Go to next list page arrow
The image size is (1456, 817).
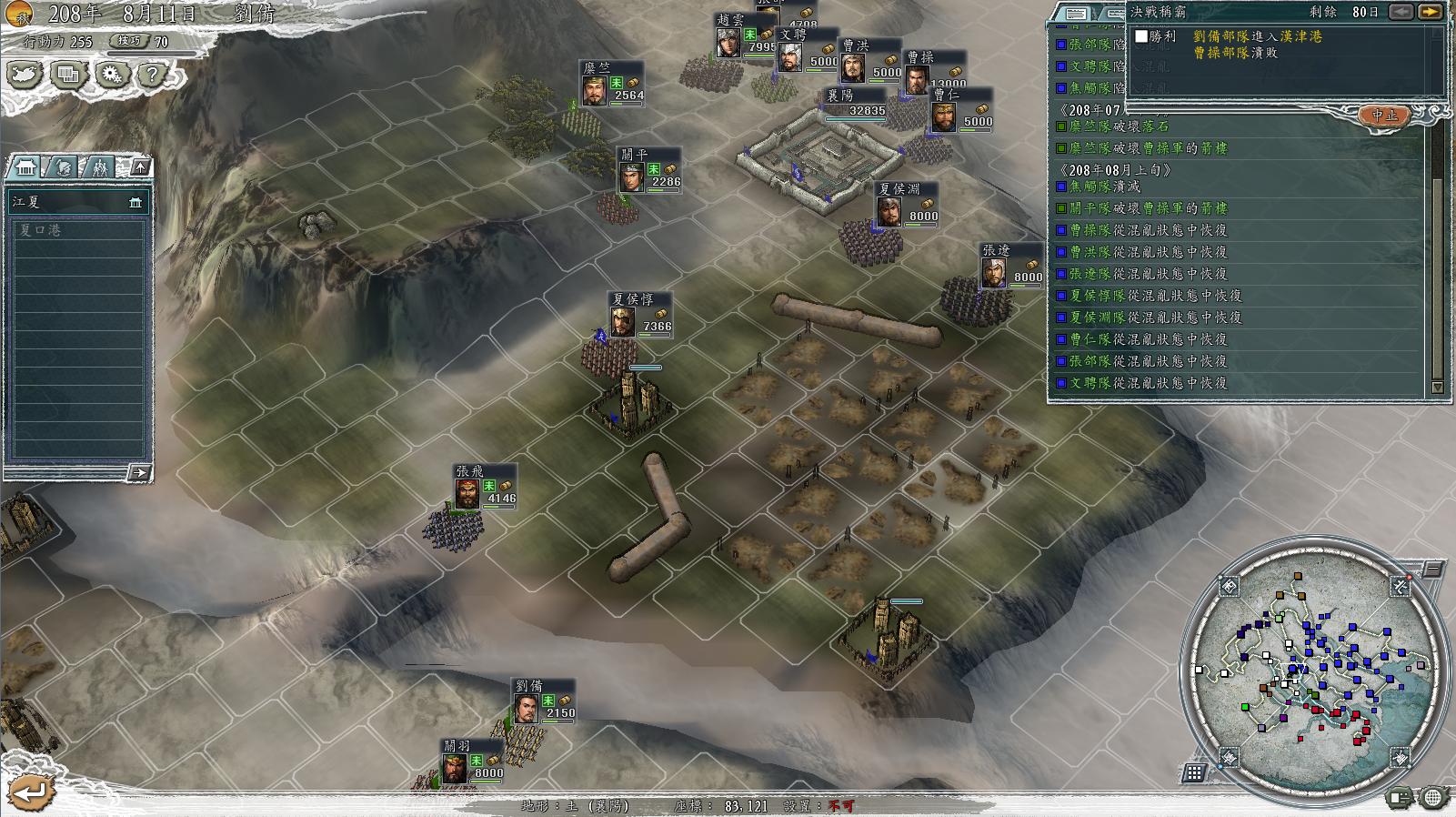(x=138, y=472)
